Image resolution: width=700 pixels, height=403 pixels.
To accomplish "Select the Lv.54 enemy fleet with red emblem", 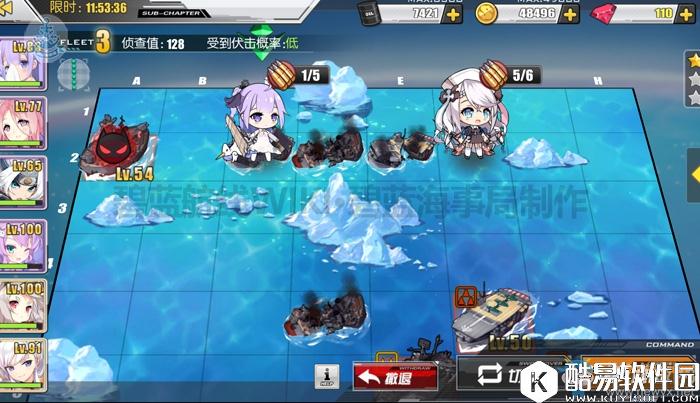I will (118, 150).
